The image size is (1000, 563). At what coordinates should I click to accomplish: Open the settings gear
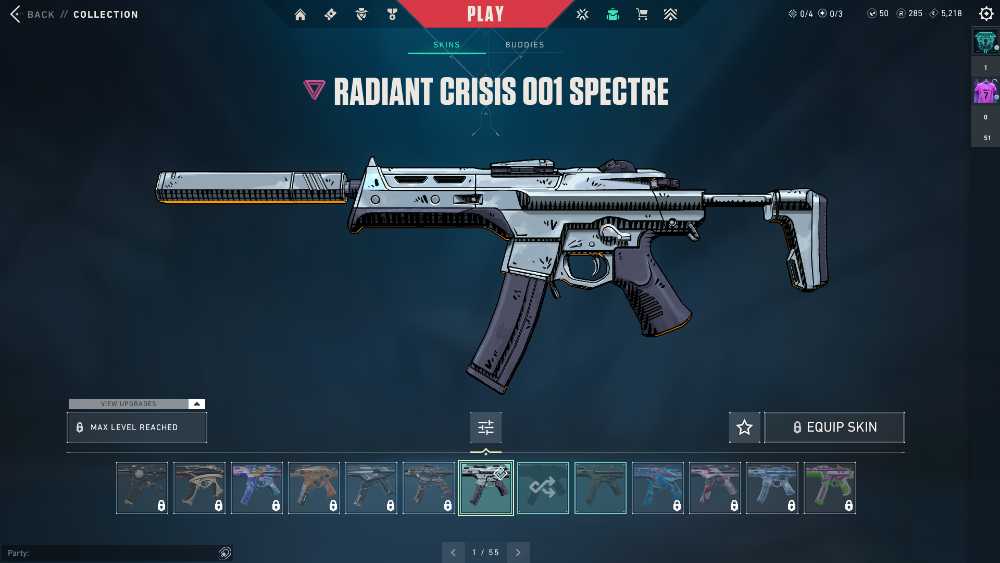click(986, 14)
